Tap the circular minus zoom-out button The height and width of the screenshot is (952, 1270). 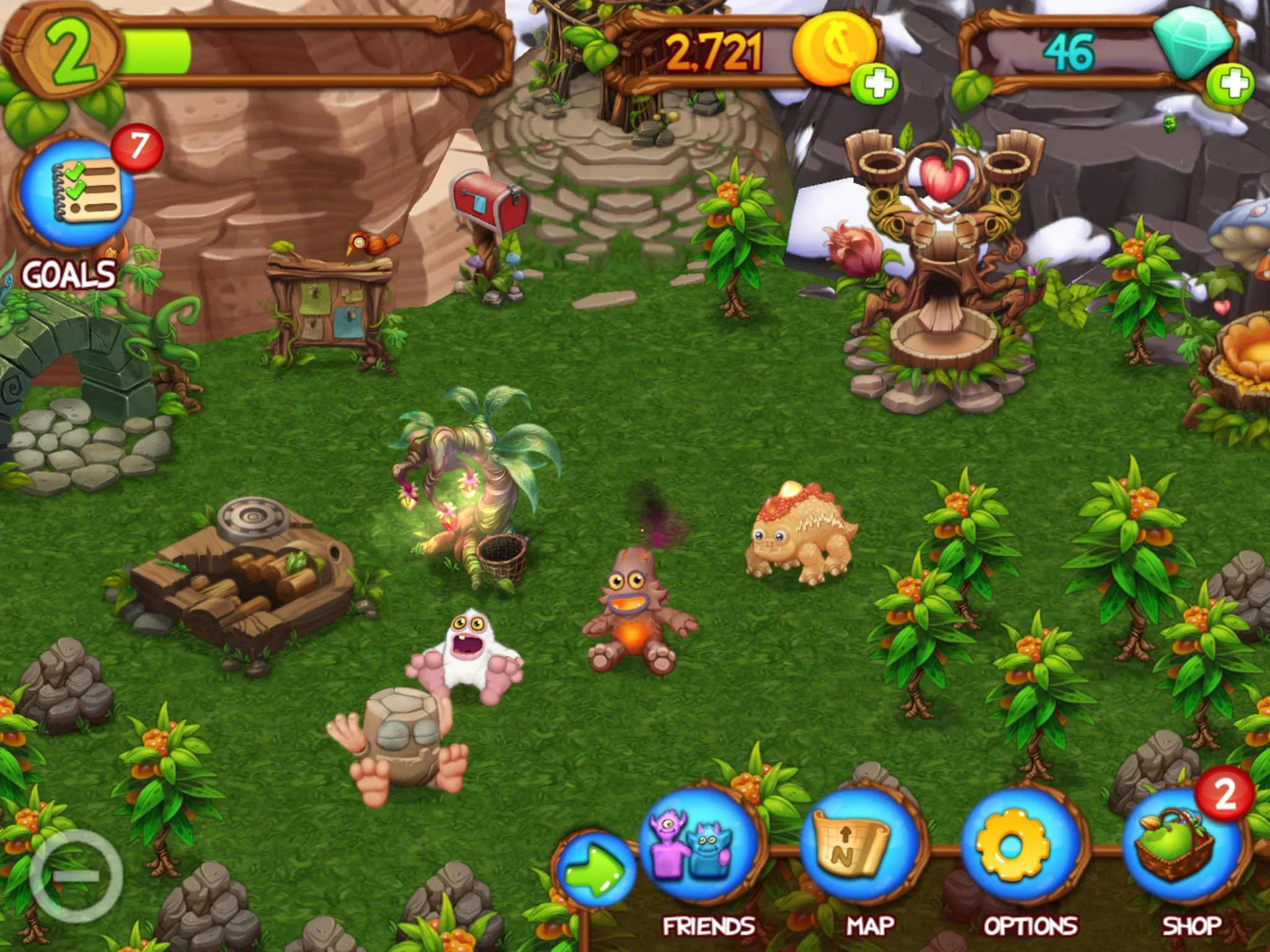point(76,874)
